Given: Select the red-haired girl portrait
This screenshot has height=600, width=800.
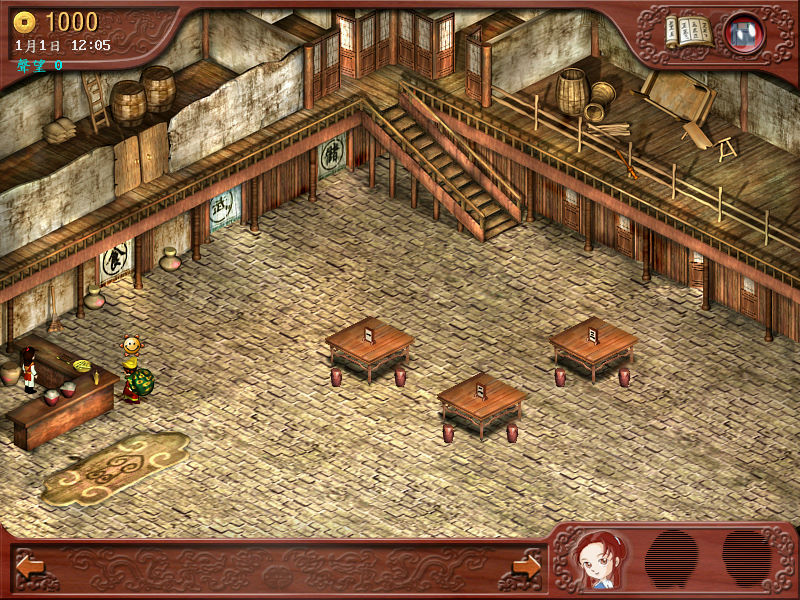Looking at the screenshot, I should point(599,560).
